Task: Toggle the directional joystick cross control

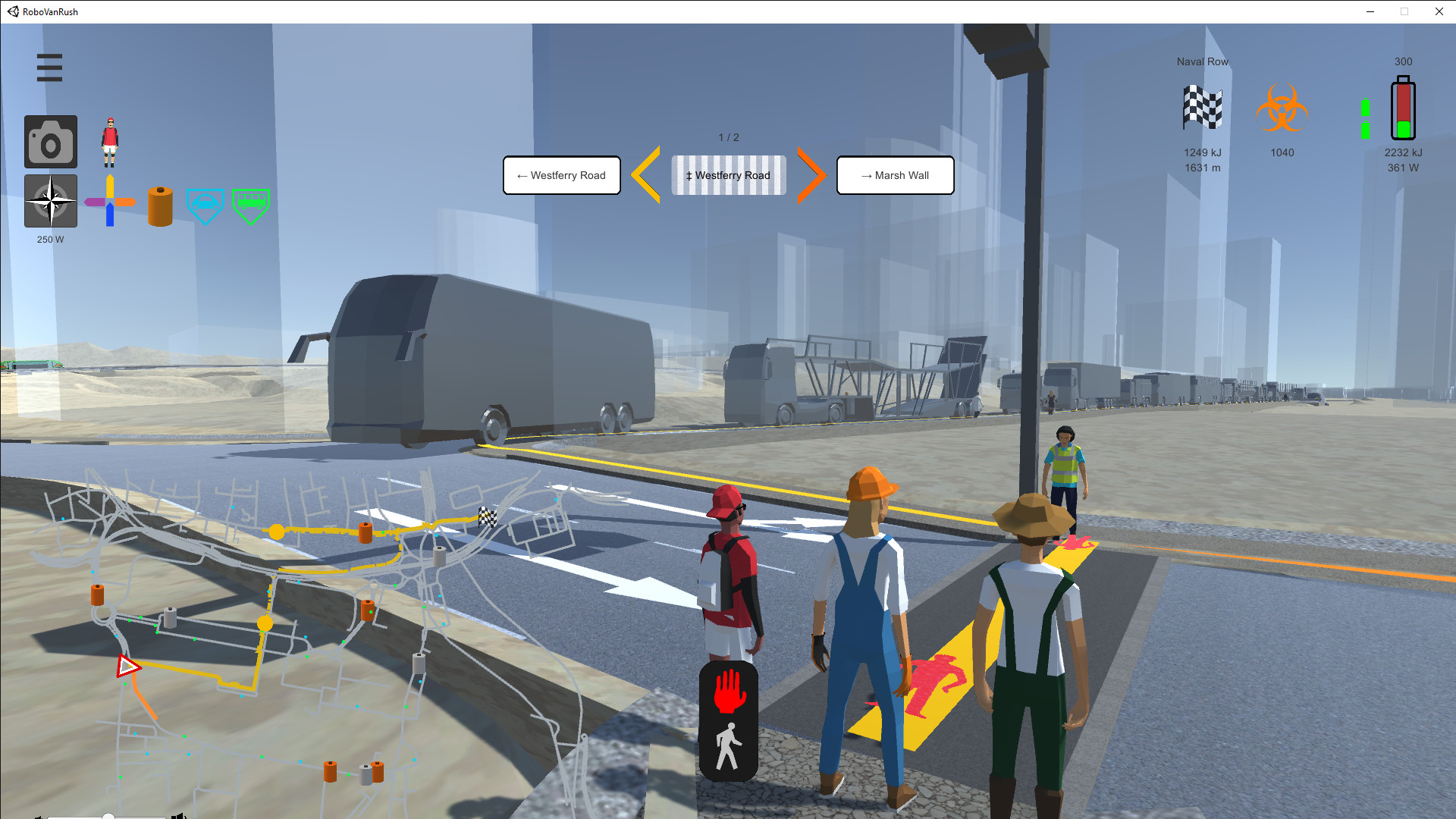Action: (109, 201)
